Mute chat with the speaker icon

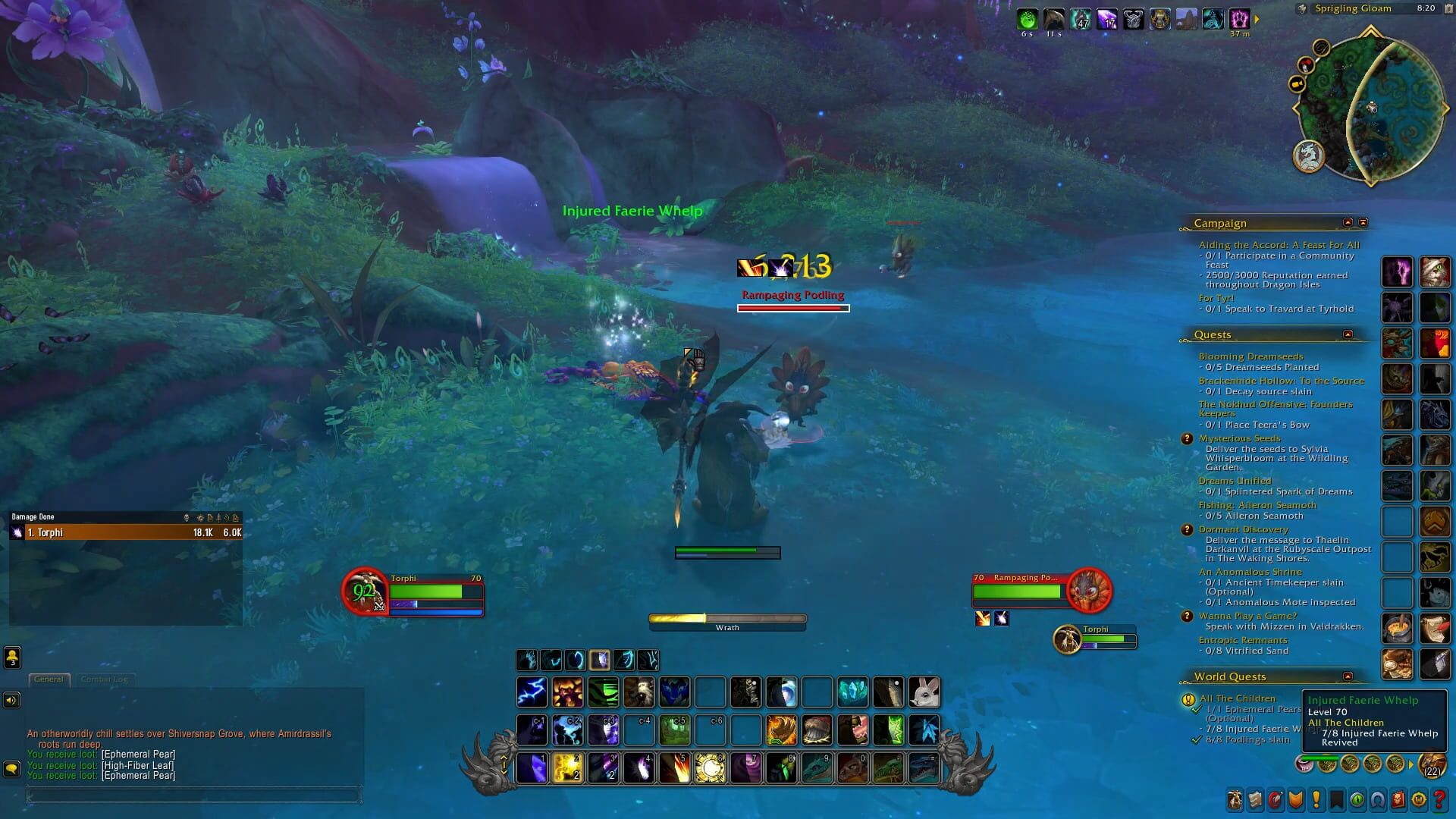tap(11, 699)
